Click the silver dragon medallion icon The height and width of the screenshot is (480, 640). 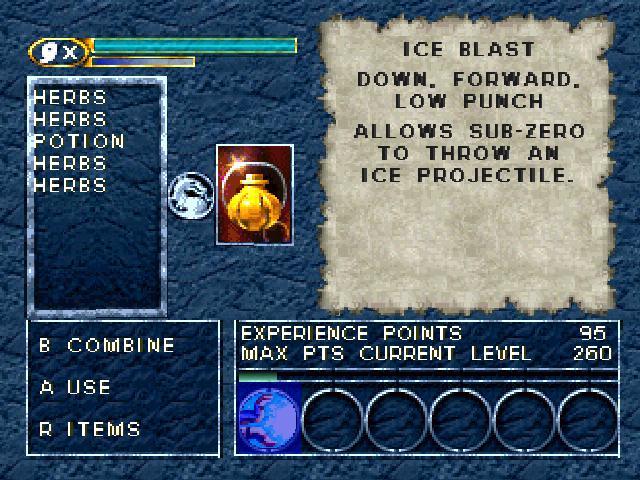click(x=189, y=194)
